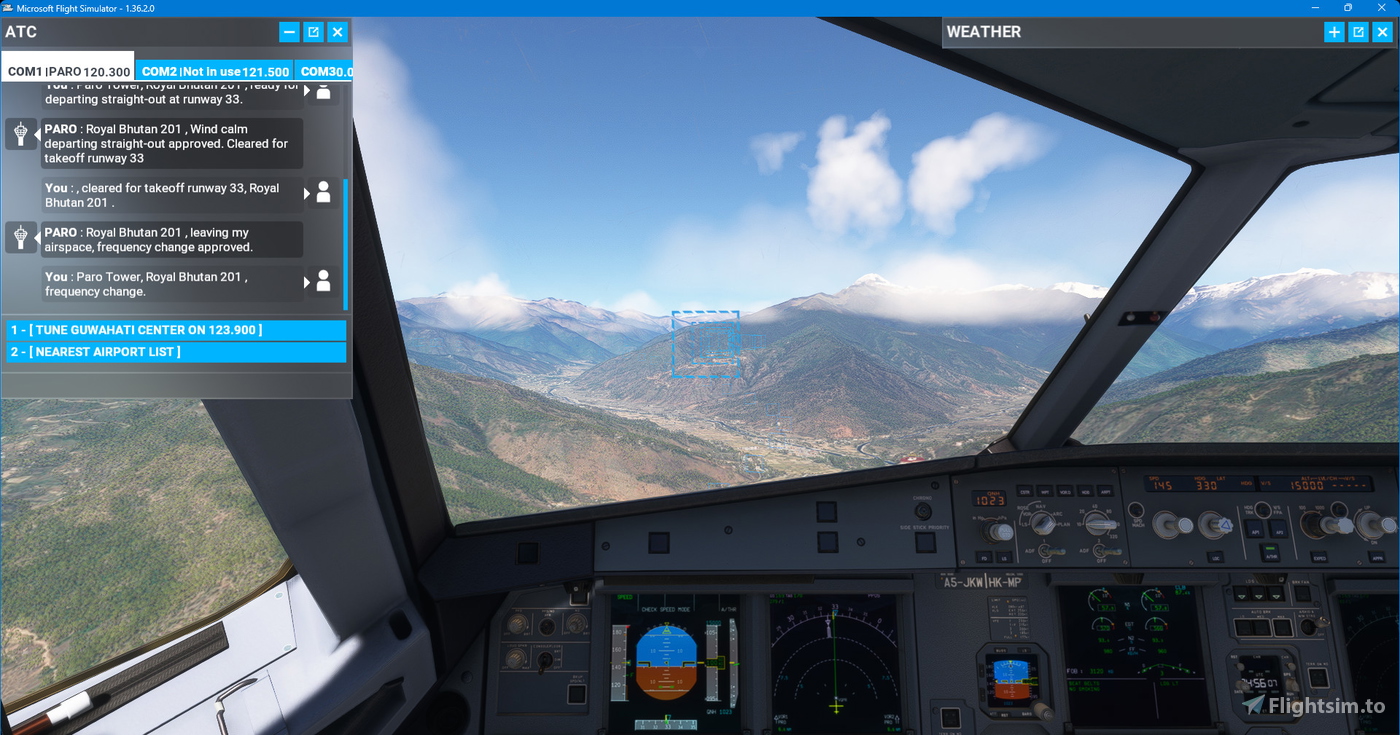The image size is (1400, 735).
Task: Arm approach mode with the APPR button
Action: (x=1377, y=556)
